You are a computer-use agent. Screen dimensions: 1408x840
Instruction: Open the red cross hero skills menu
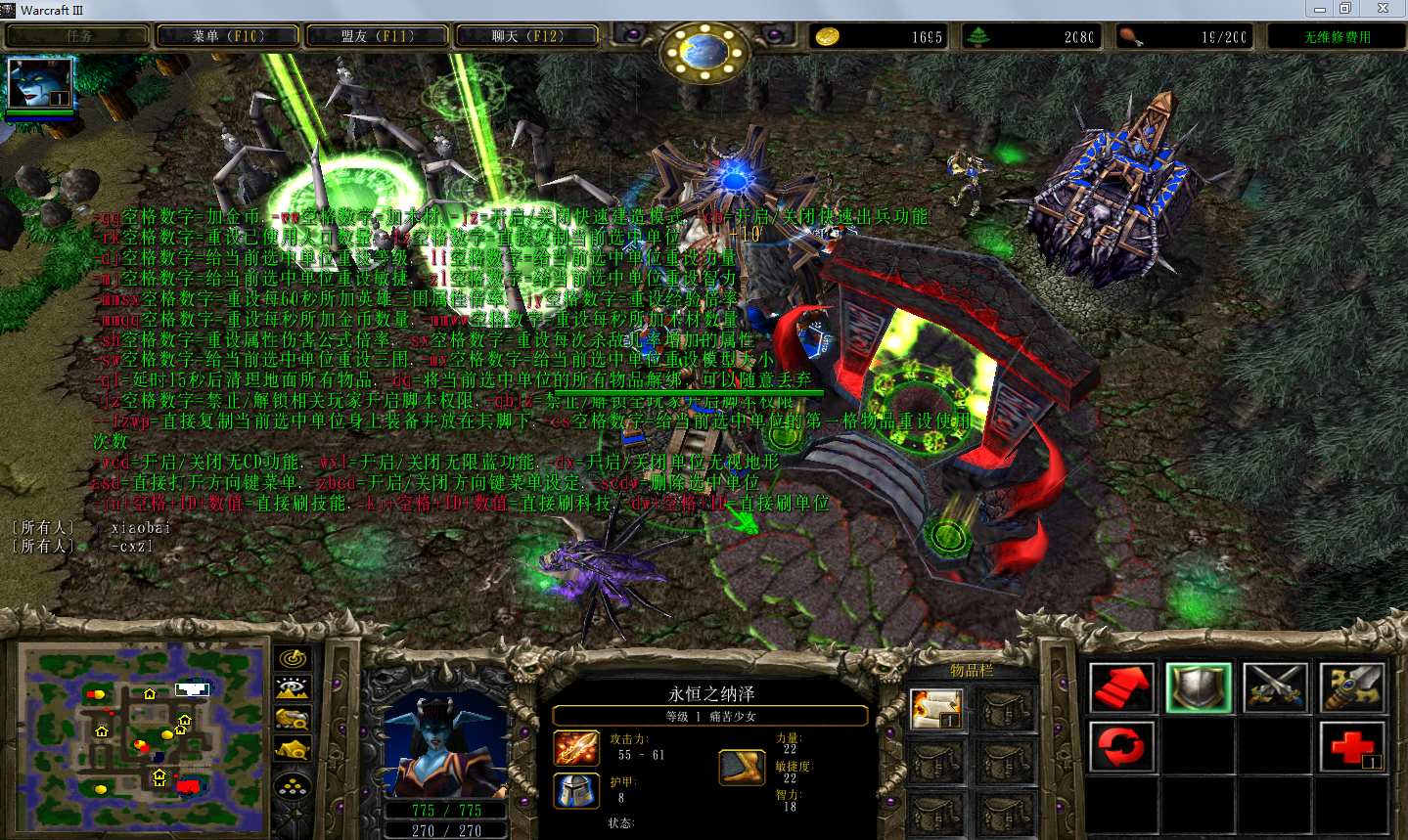(1351, 747)
